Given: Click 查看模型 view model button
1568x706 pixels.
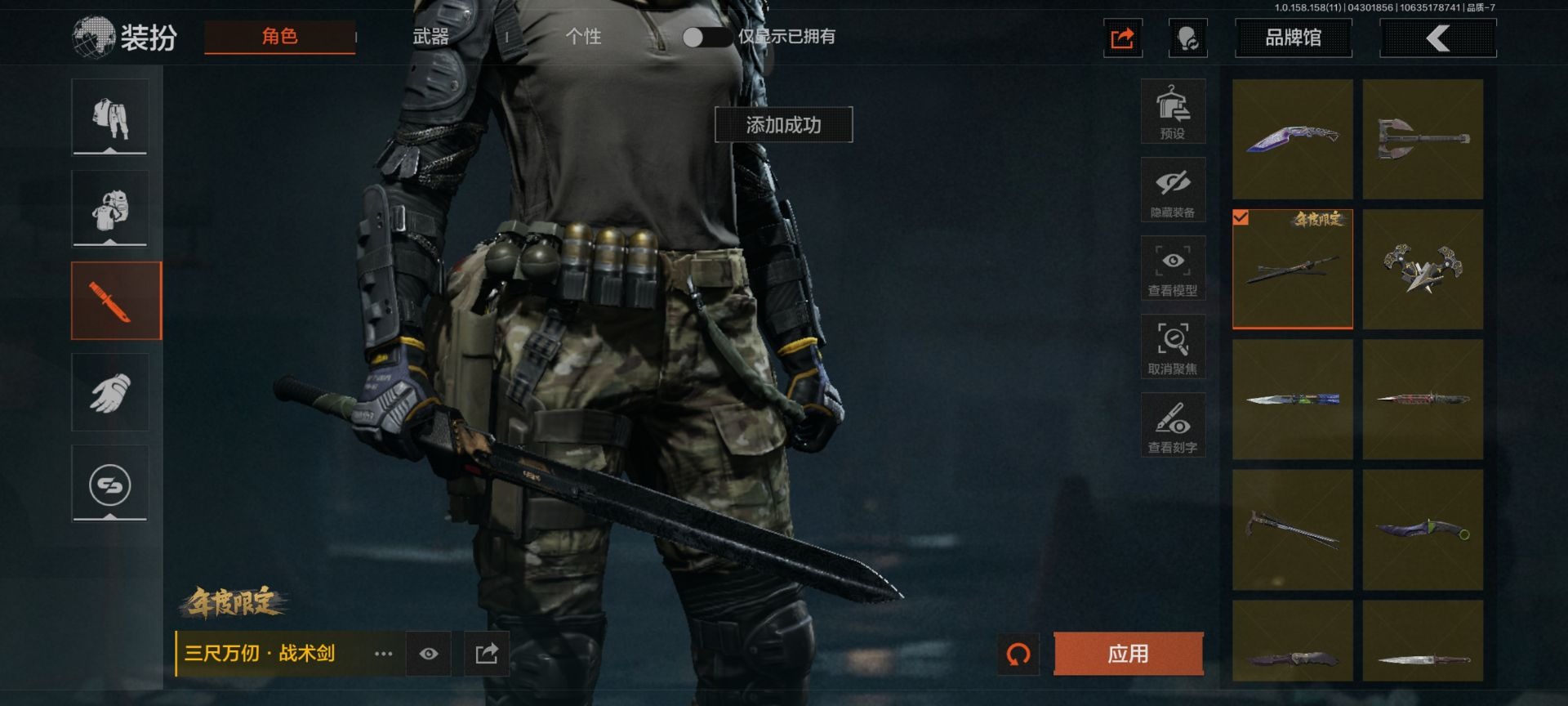Looking at the screenshot, I should (1173, 269).
